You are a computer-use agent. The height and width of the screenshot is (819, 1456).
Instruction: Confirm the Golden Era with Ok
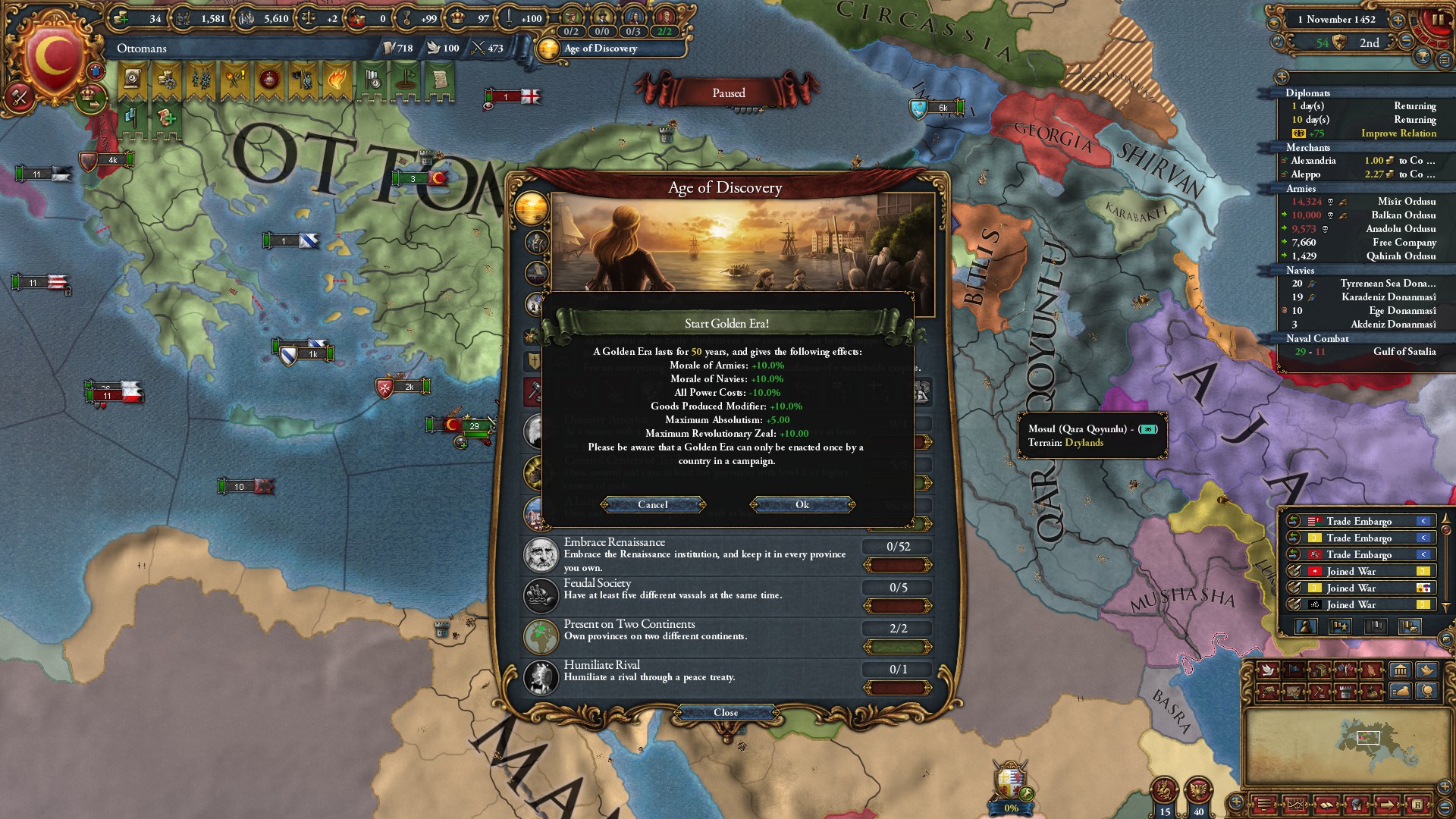point(802,505)
